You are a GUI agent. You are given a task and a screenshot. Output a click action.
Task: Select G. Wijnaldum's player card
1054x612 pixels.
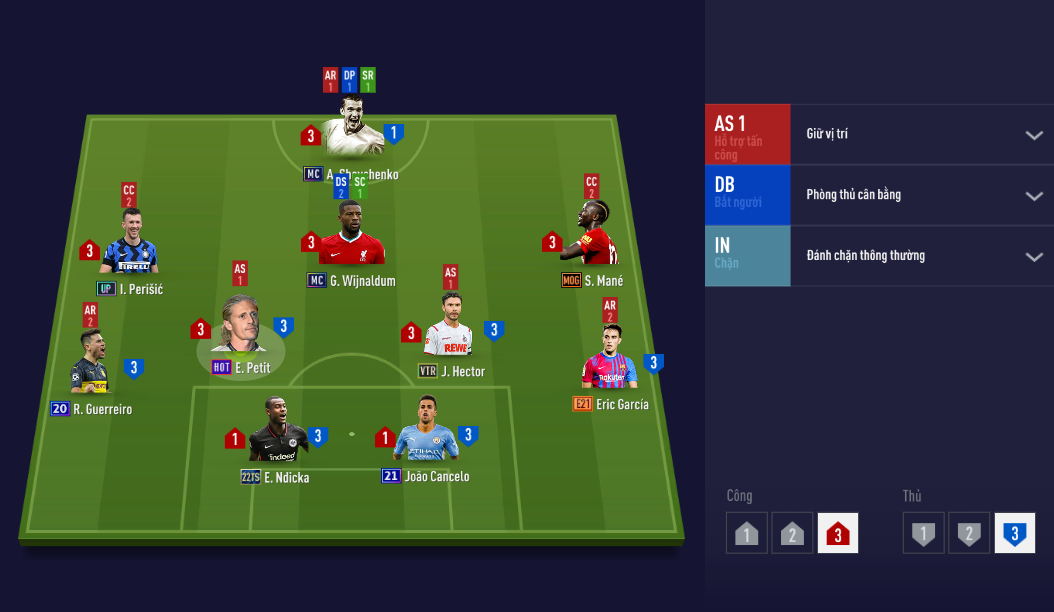(x=351, y=238)
